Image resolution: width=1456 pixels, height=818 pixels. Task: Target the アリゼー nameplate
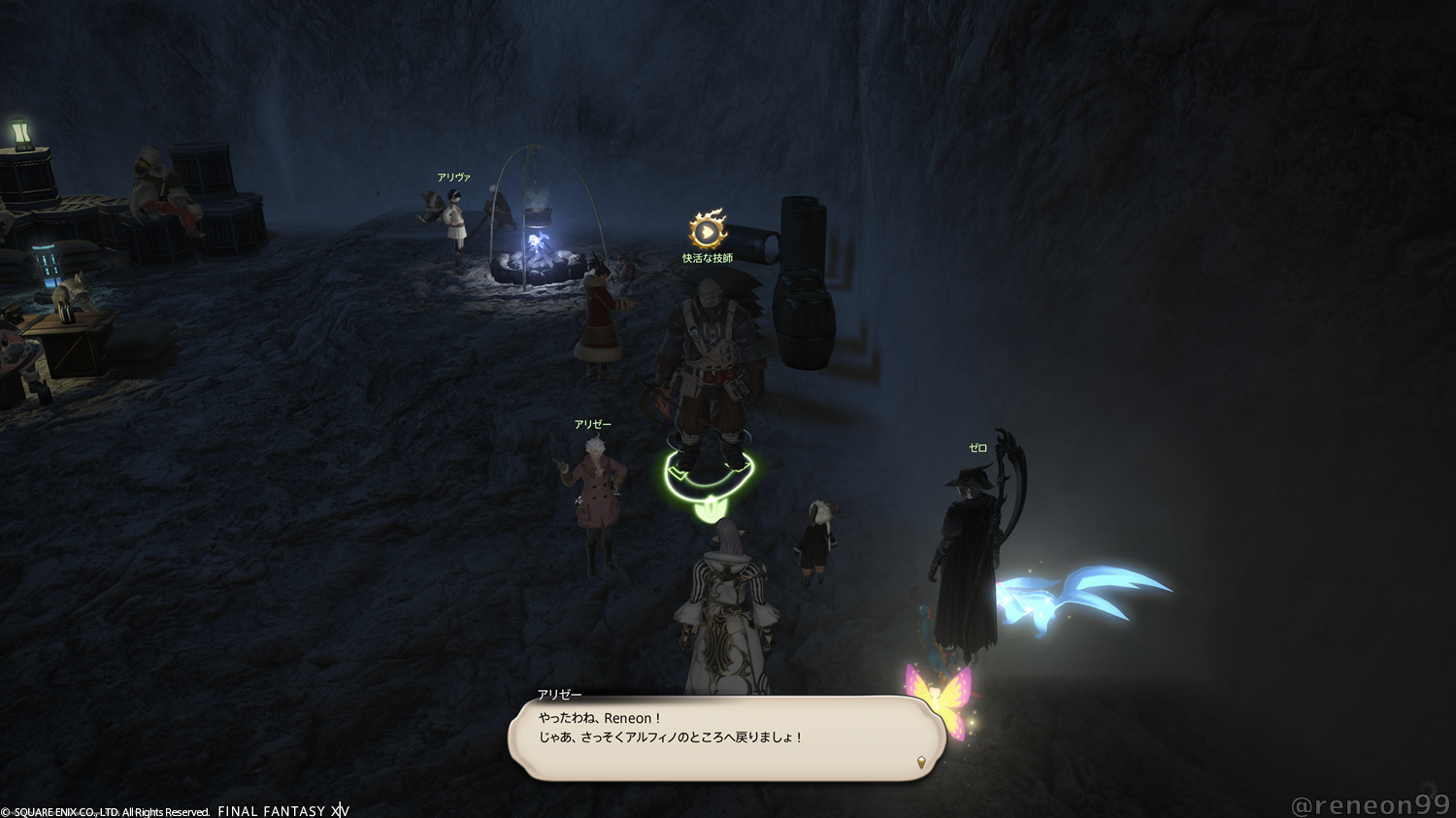[x=592, y=425]
